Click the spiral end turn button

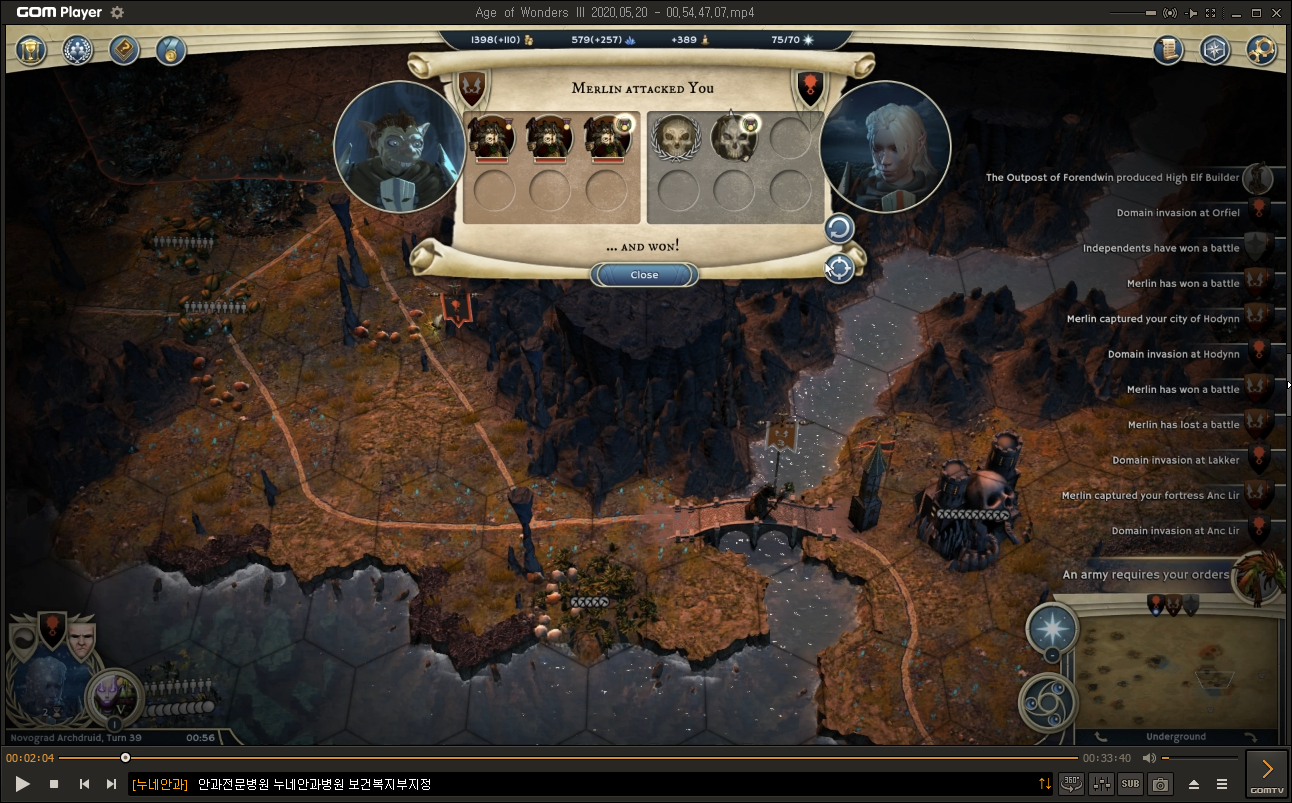[x=1048, y=703]
